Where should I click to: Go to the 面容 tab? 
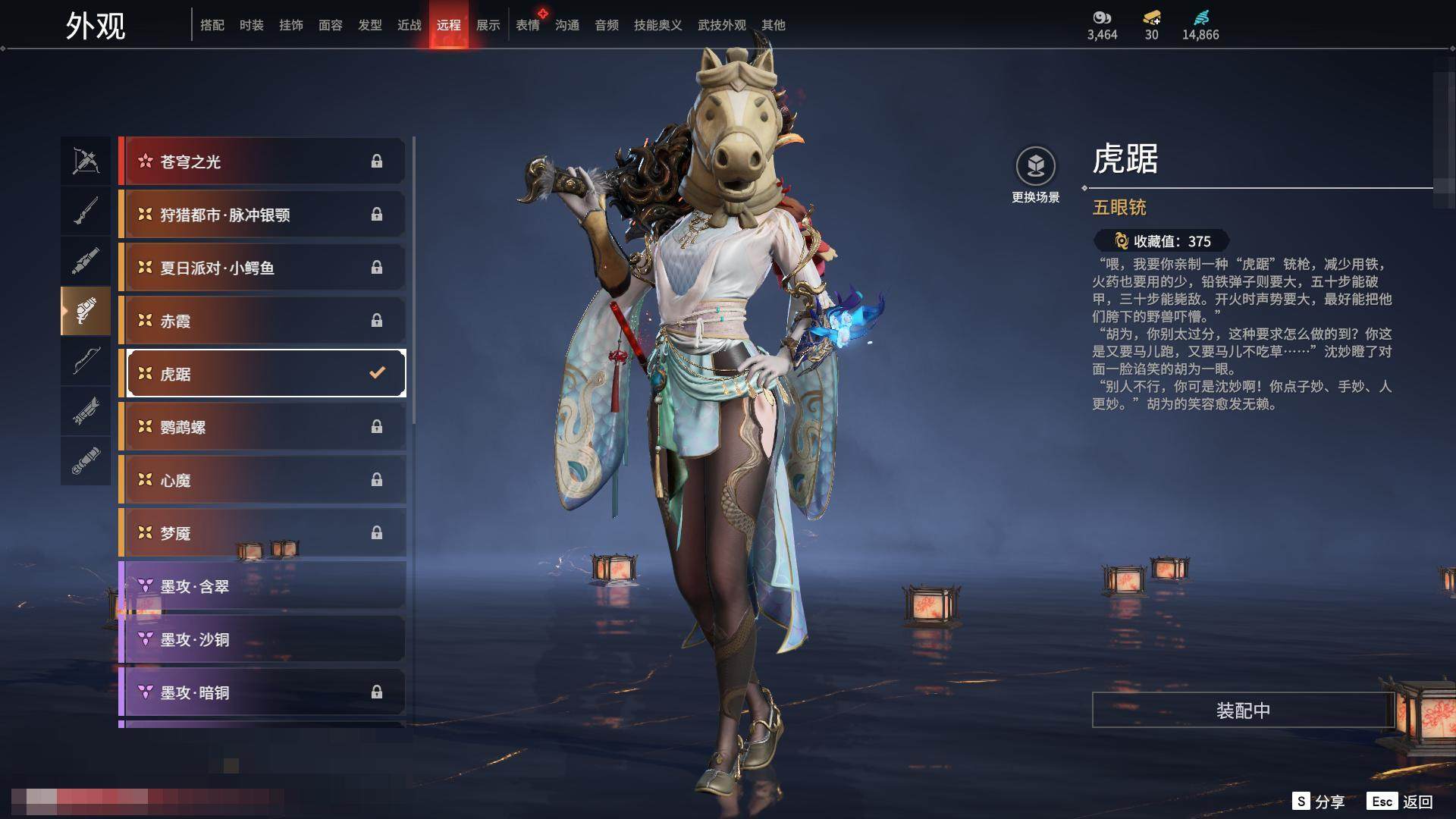click(331, 25)
